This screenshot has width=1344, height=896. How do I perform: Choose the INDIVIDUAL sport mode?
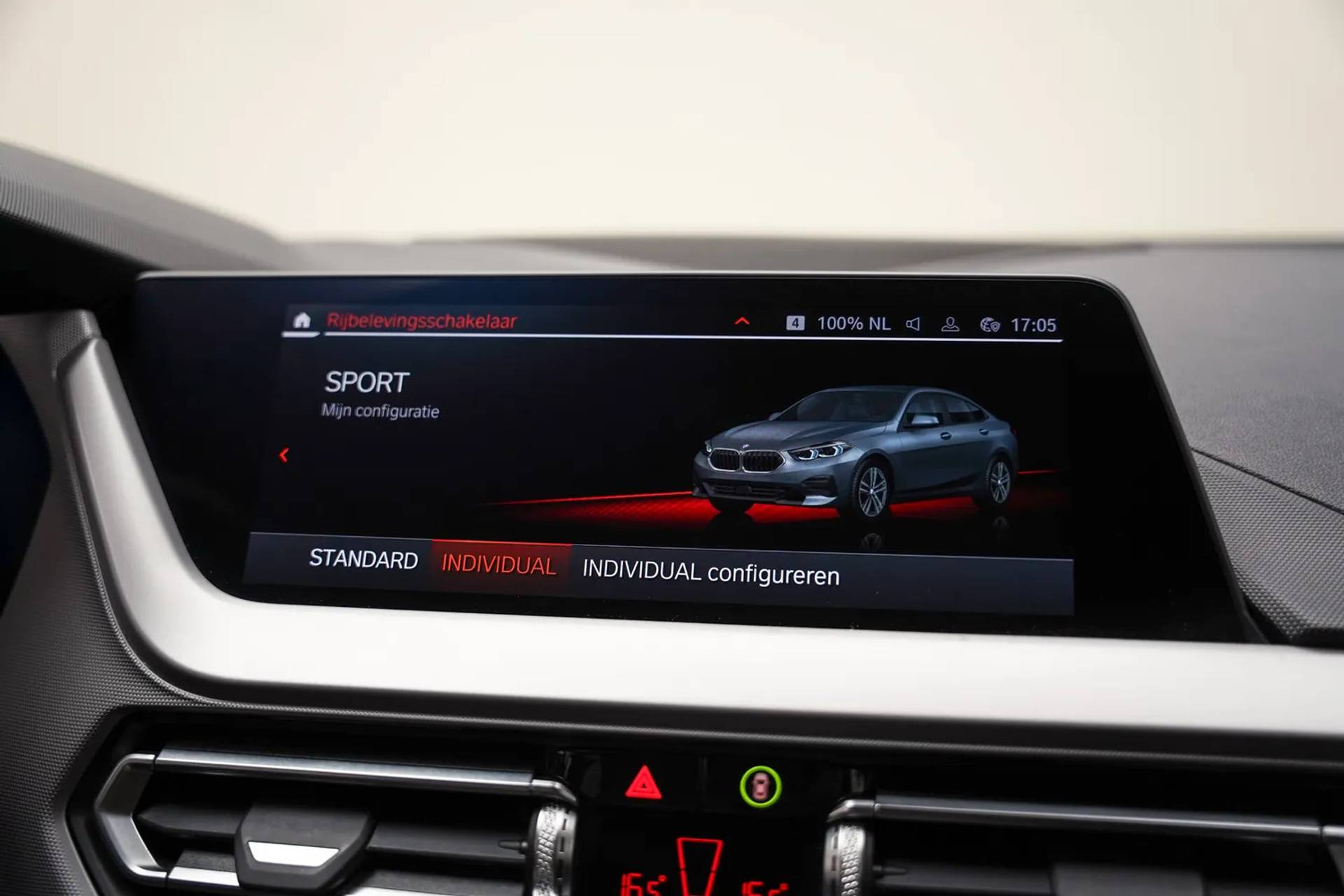(x=499, y=565)
